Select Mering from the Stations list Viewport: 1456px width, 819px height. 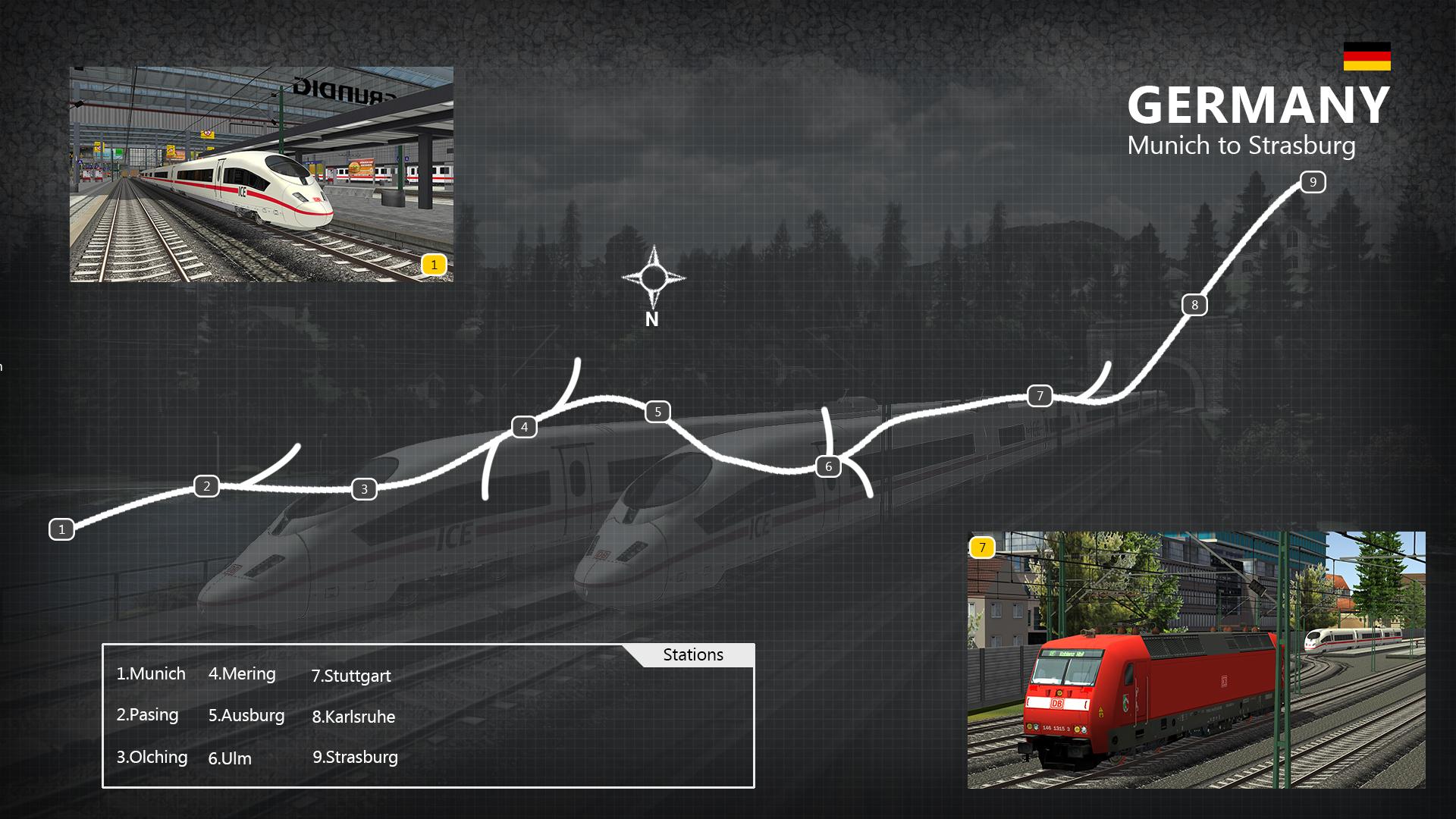coord(242,674)
